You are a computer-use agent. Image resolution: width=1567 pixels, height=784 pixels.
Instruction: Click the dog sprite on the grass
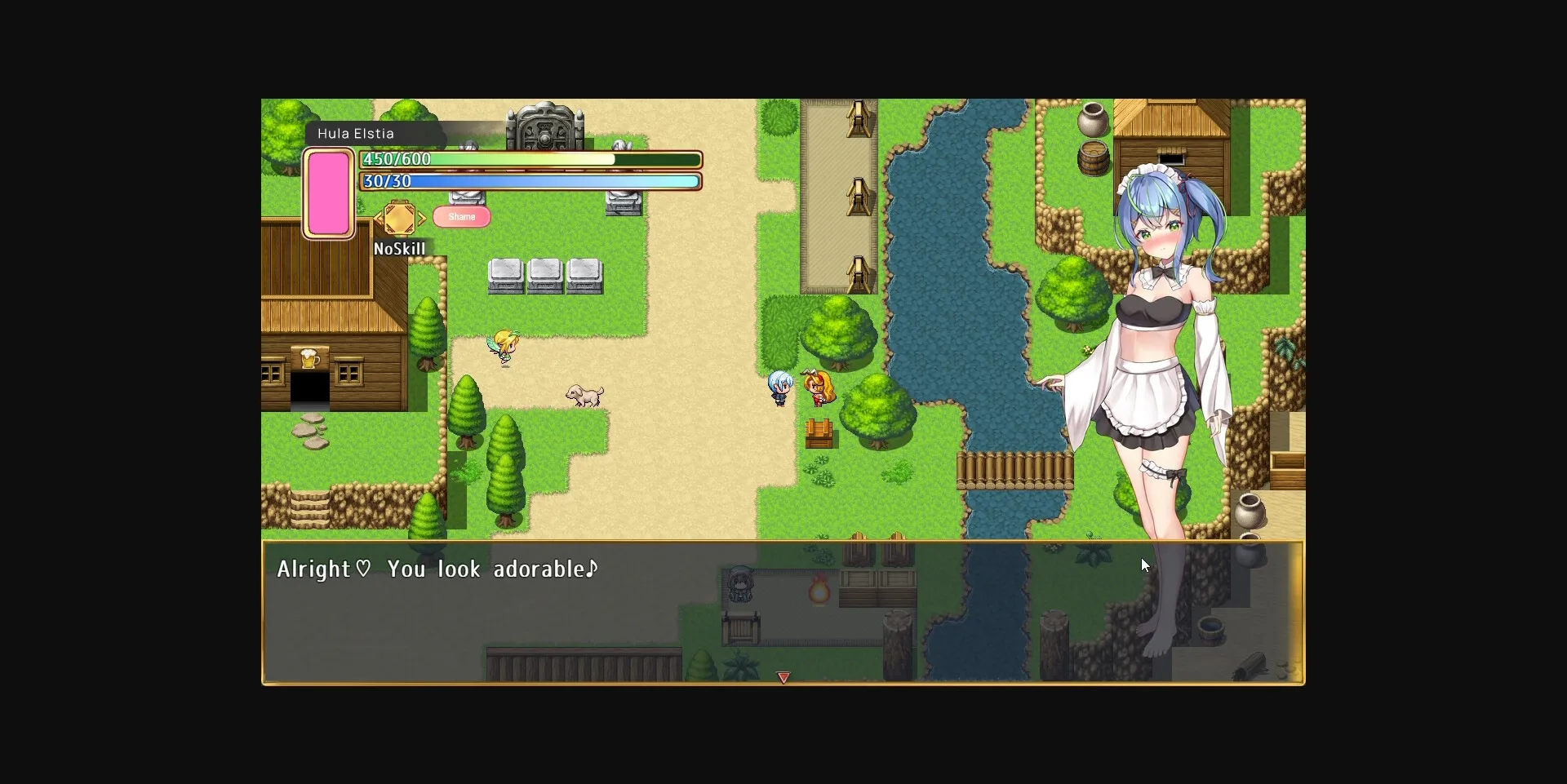point(582,394)
